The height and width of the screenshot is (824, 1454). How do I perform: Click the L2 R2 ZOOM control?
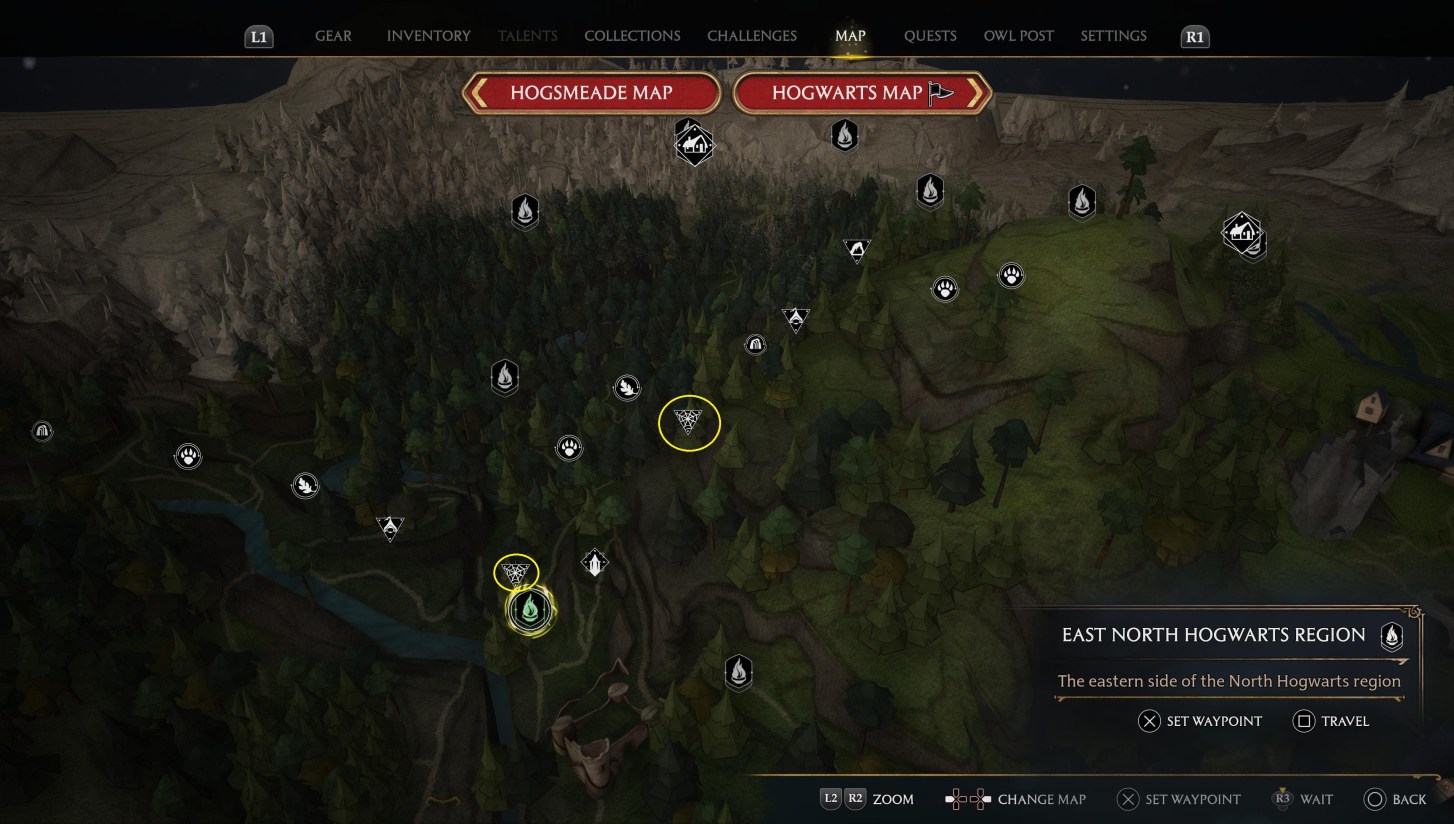pos(867,799)
